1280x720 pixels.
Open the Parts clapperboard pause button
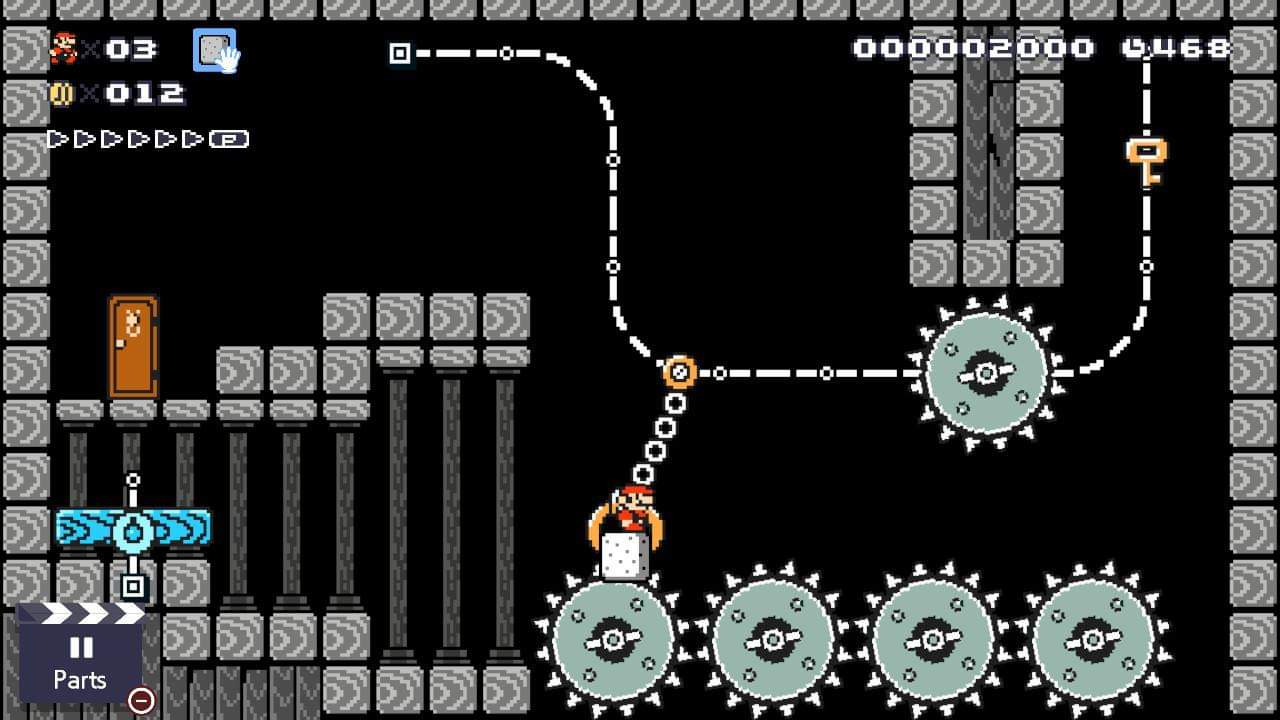tap(80, 659)
